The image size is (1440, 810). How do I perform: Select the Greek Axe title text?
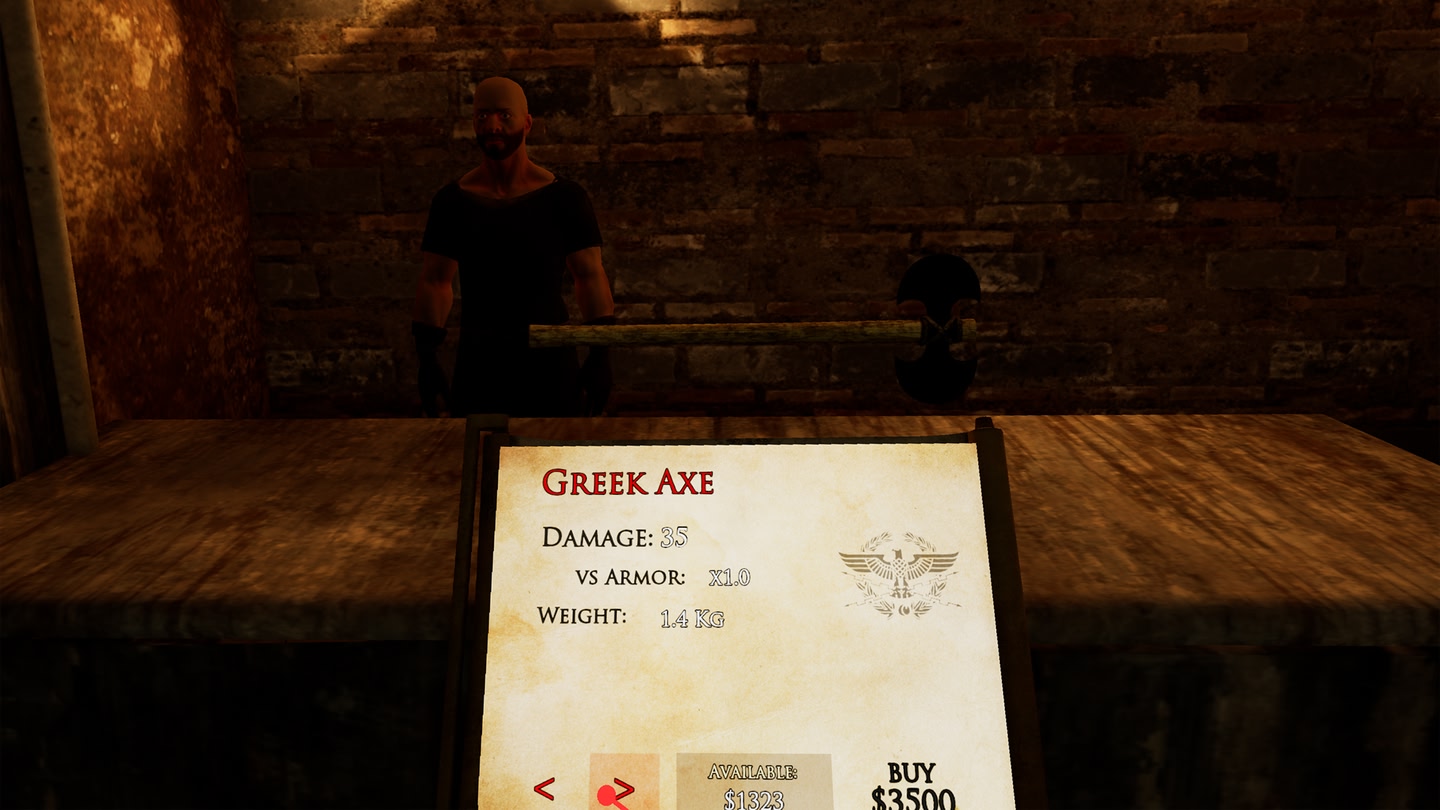629,481
